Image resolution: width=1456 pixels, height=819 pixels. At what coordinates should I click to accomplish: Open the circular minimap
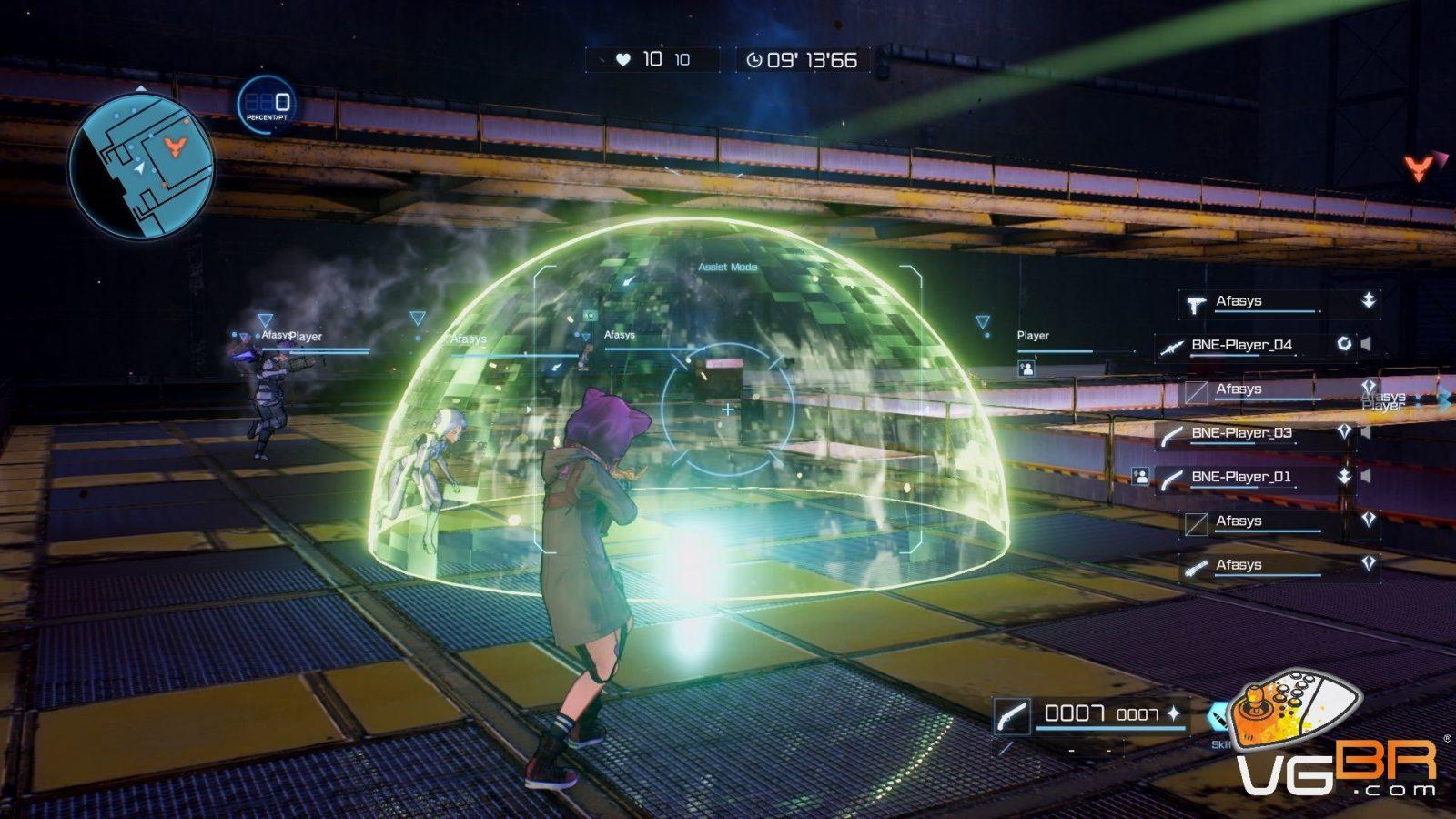coord(141,167)
